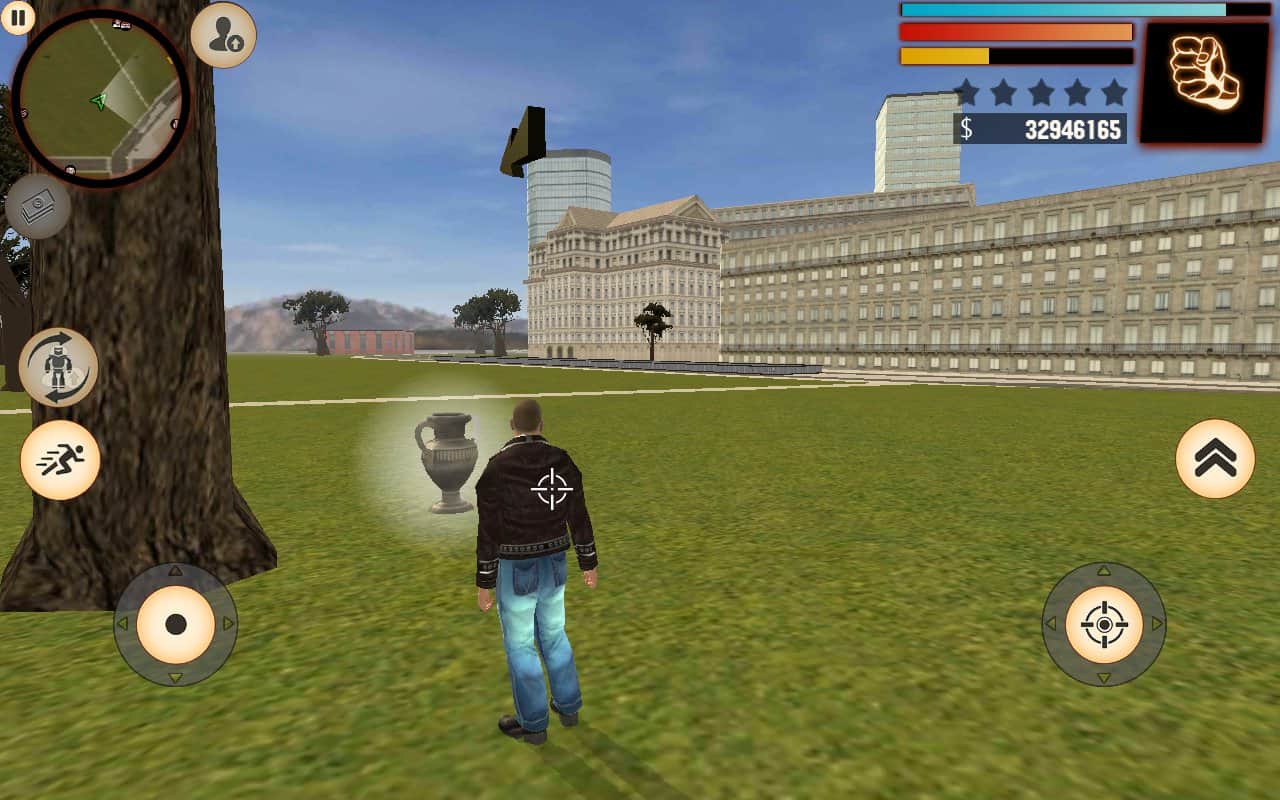
Task: Toggle the character switch button
Action: (x=58, y=367)
